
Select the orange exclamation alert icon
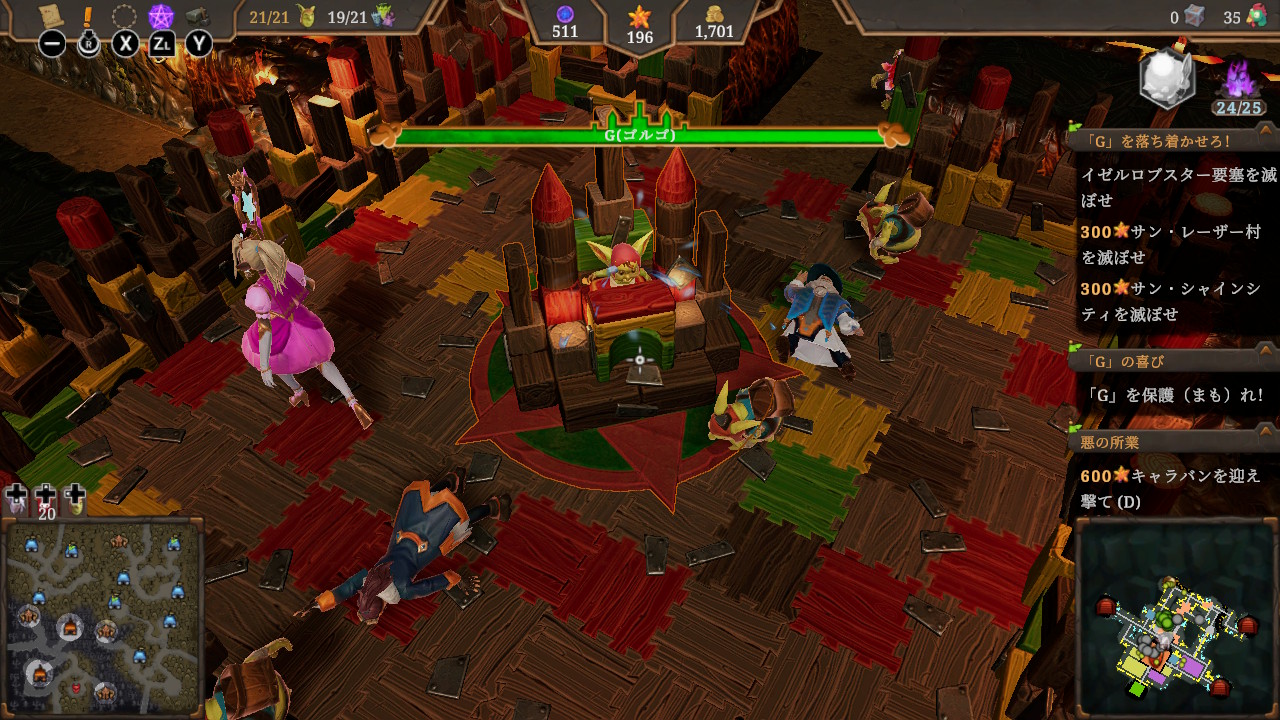(88, 15)
